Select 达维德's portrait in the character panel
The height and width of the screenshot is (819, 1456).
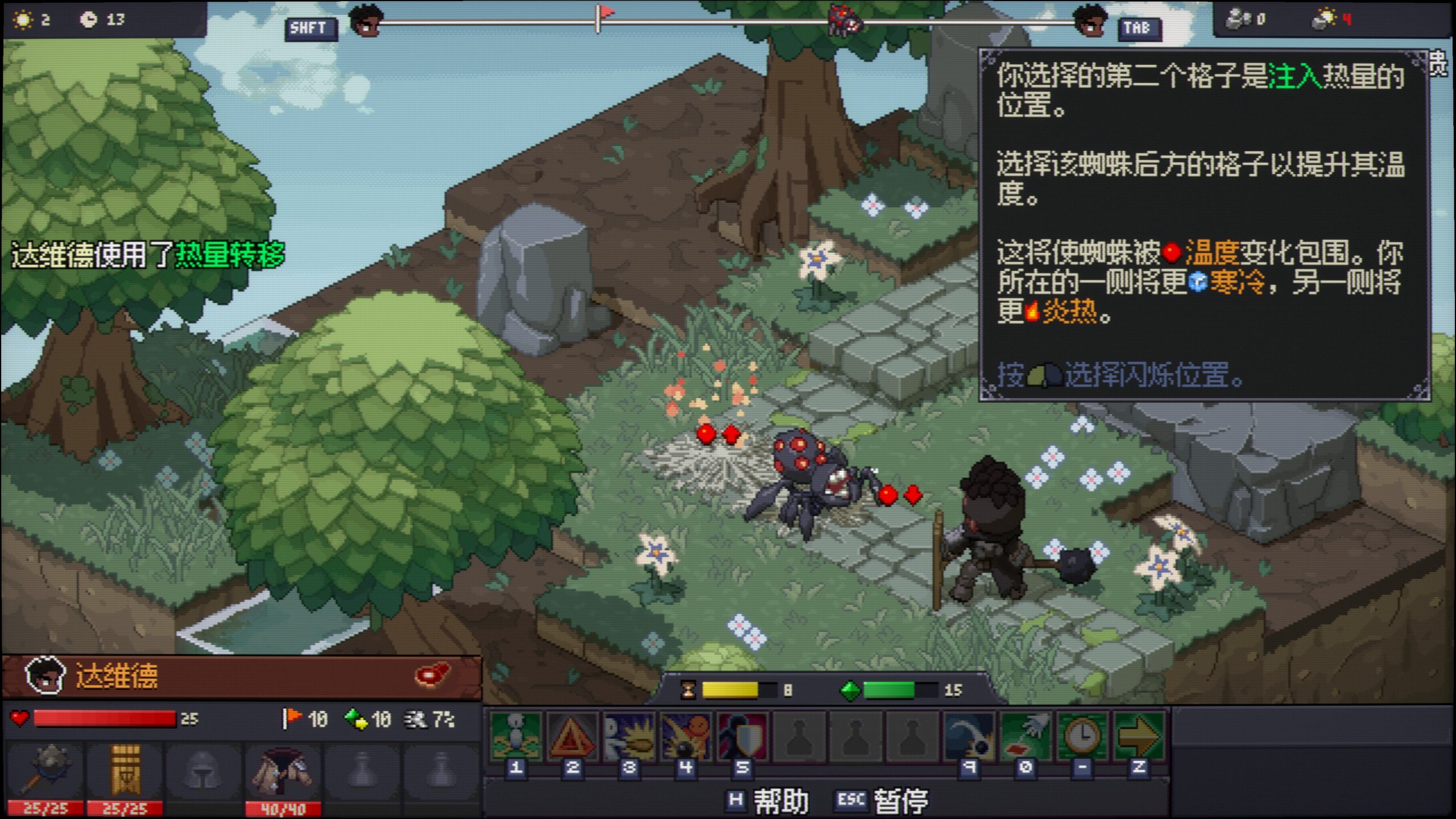click(x=45, y=676)
